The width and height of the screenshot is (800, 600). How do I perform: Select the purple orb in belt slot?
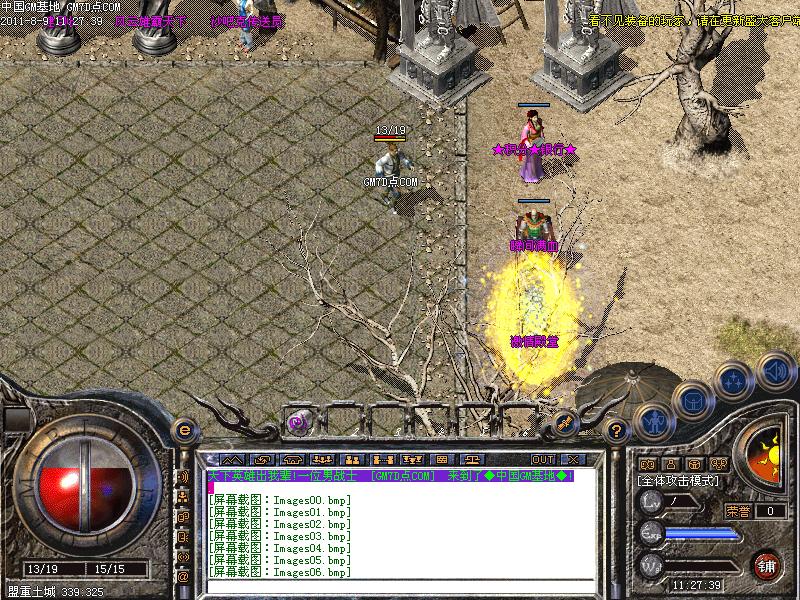pyautogui.click(x=297, y=423)
